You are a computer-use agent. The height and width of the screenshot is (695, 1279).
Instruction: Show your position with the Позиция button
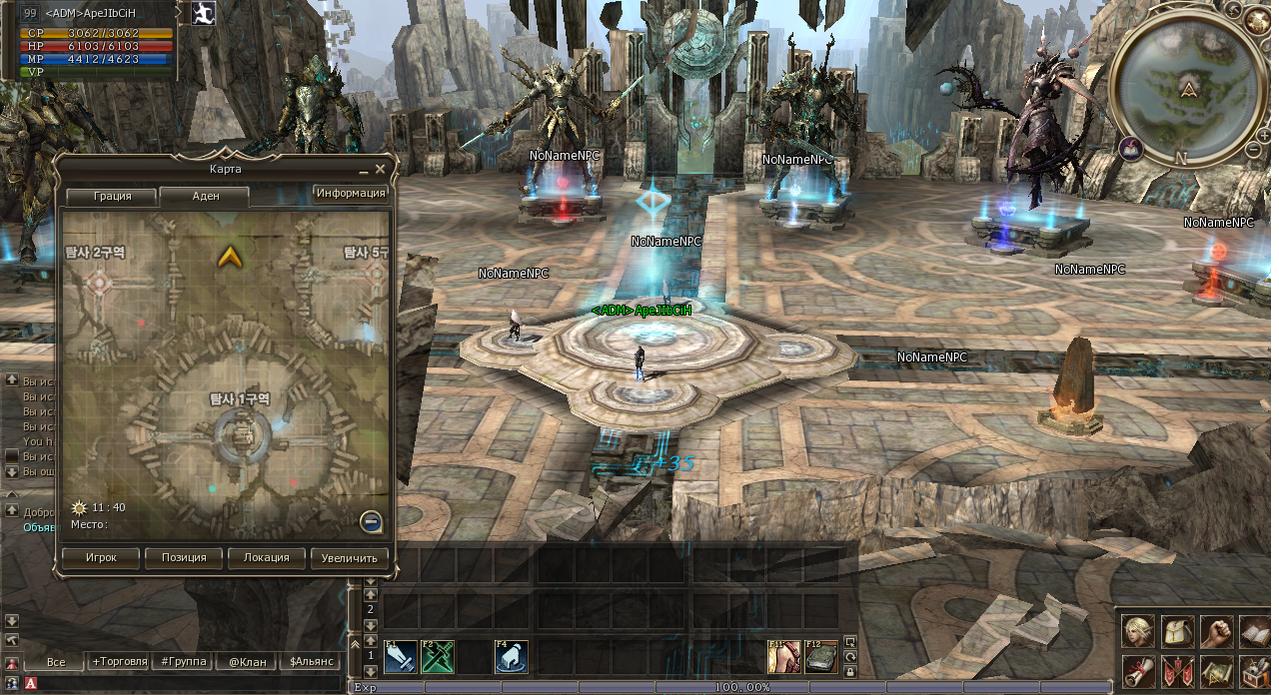[x=184, y=557]
